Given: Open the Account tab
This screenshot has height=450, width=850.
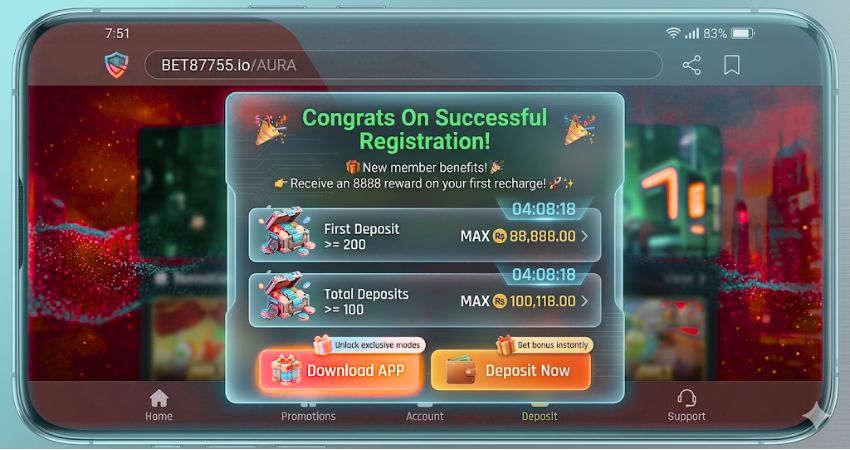Looking at the screenshot, I should coord(424,415).
